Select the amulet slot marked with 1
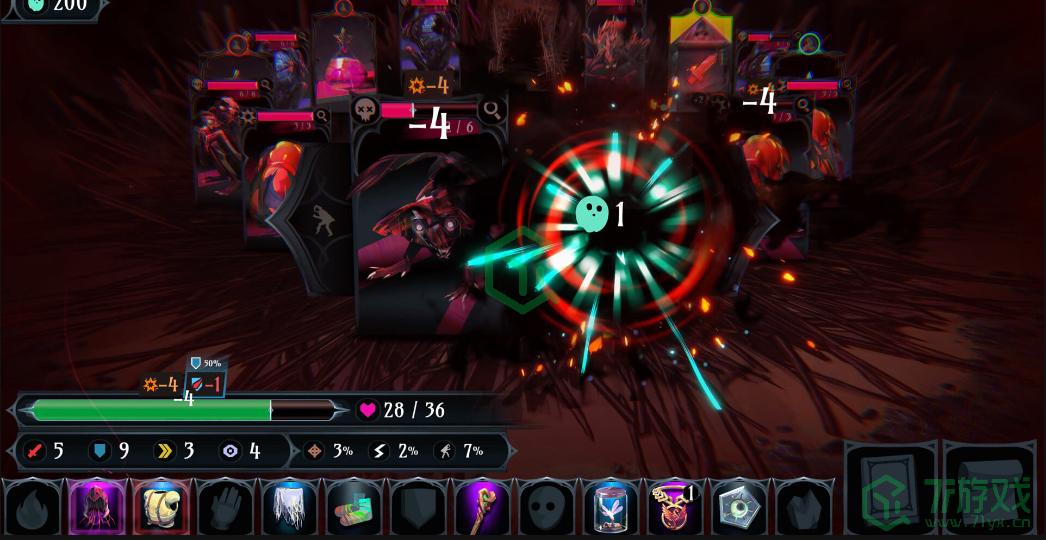 pos(675,507)
